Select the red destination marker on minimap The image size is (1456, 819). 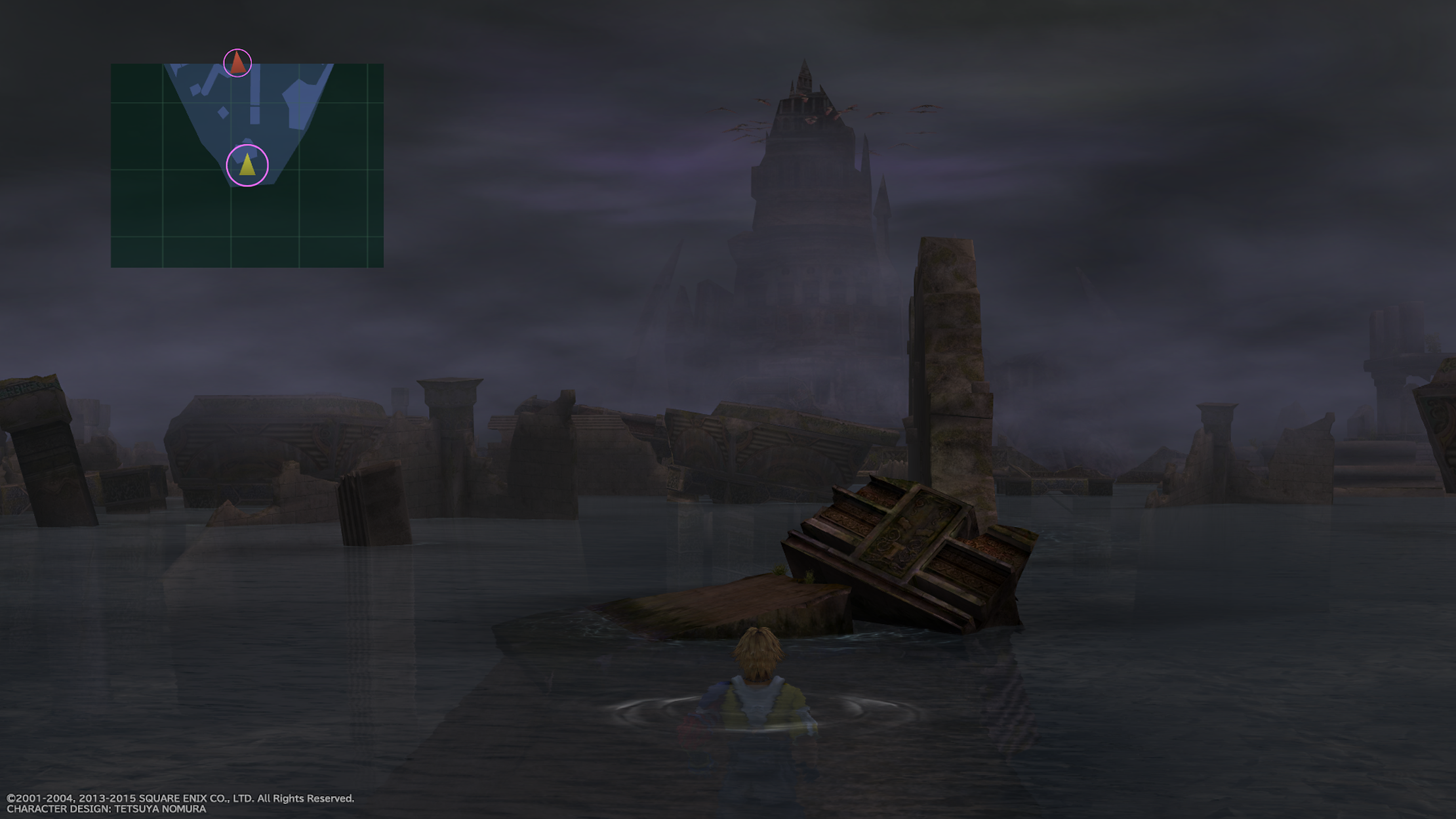pos(238,63)
